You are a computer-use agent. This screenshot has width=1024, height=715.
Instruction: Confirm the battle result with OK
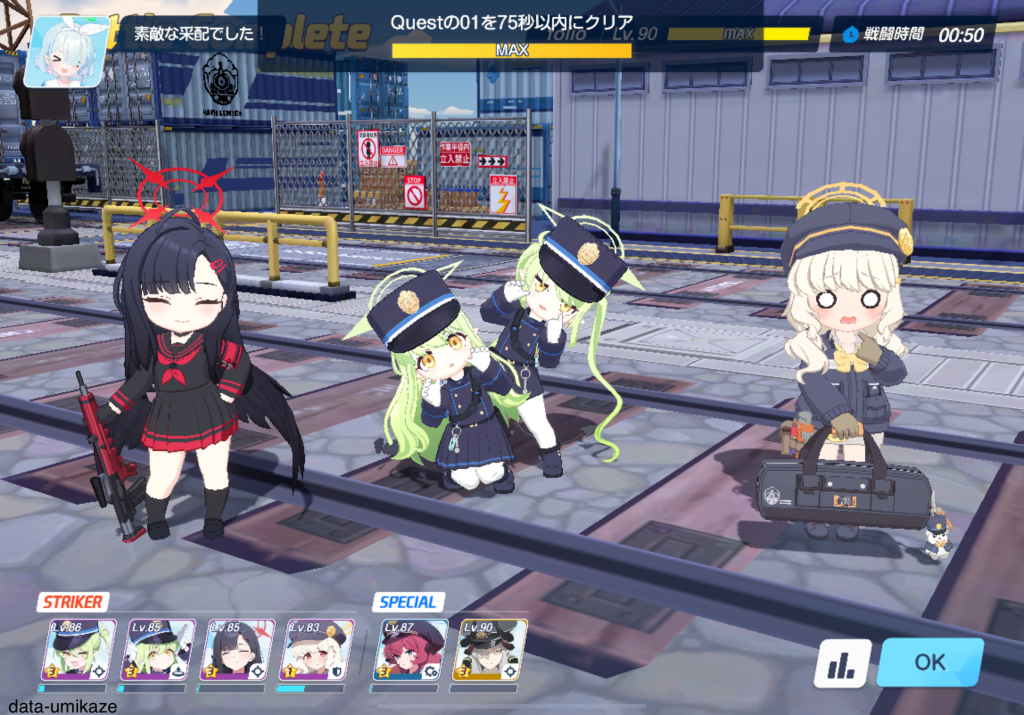click(x=929, y=662)
